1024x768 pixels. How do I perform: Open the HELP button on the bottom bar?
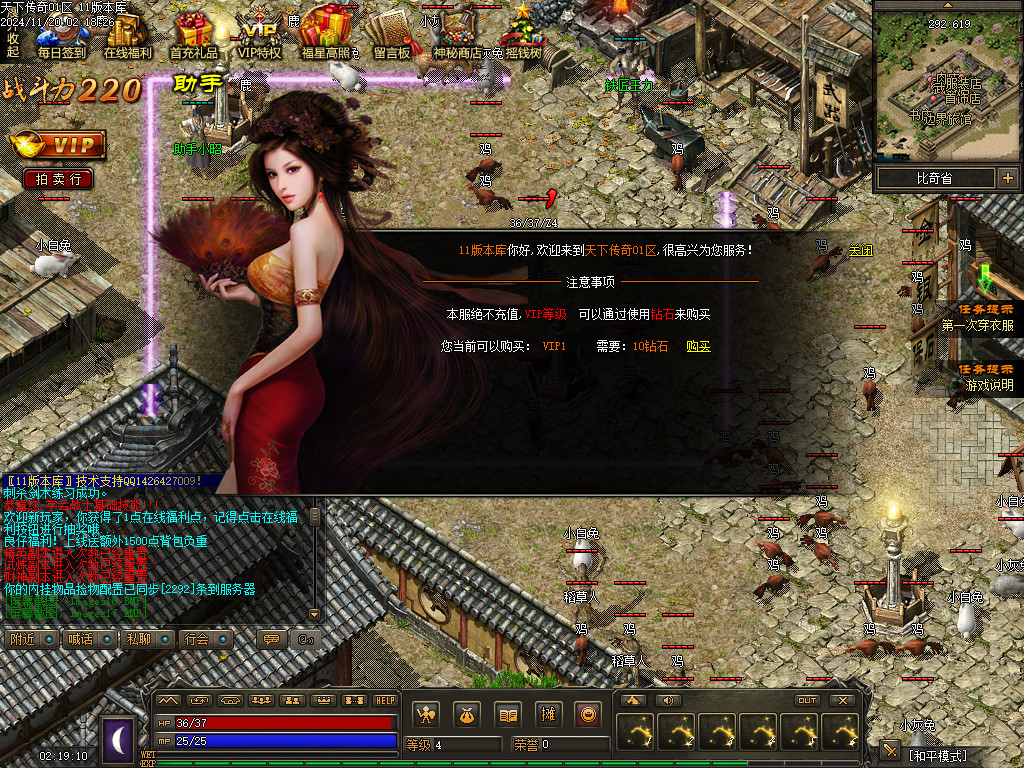click(385, 700)
